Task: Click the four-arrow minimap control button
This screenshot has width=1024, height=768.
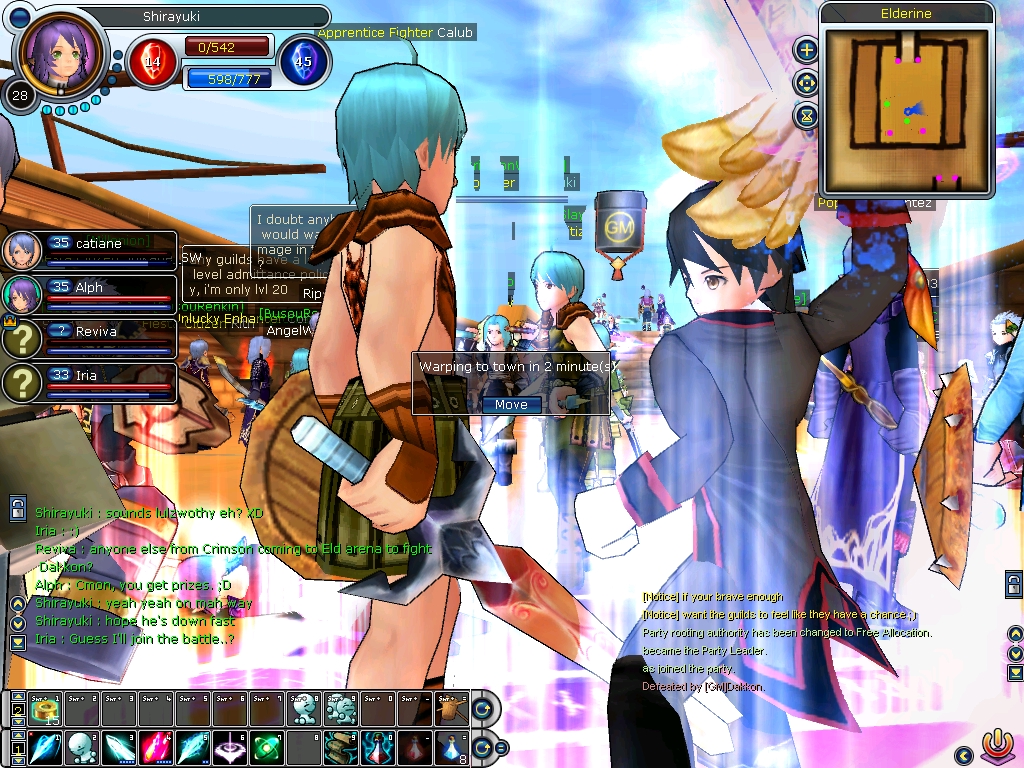Action: tap(806, 82)
